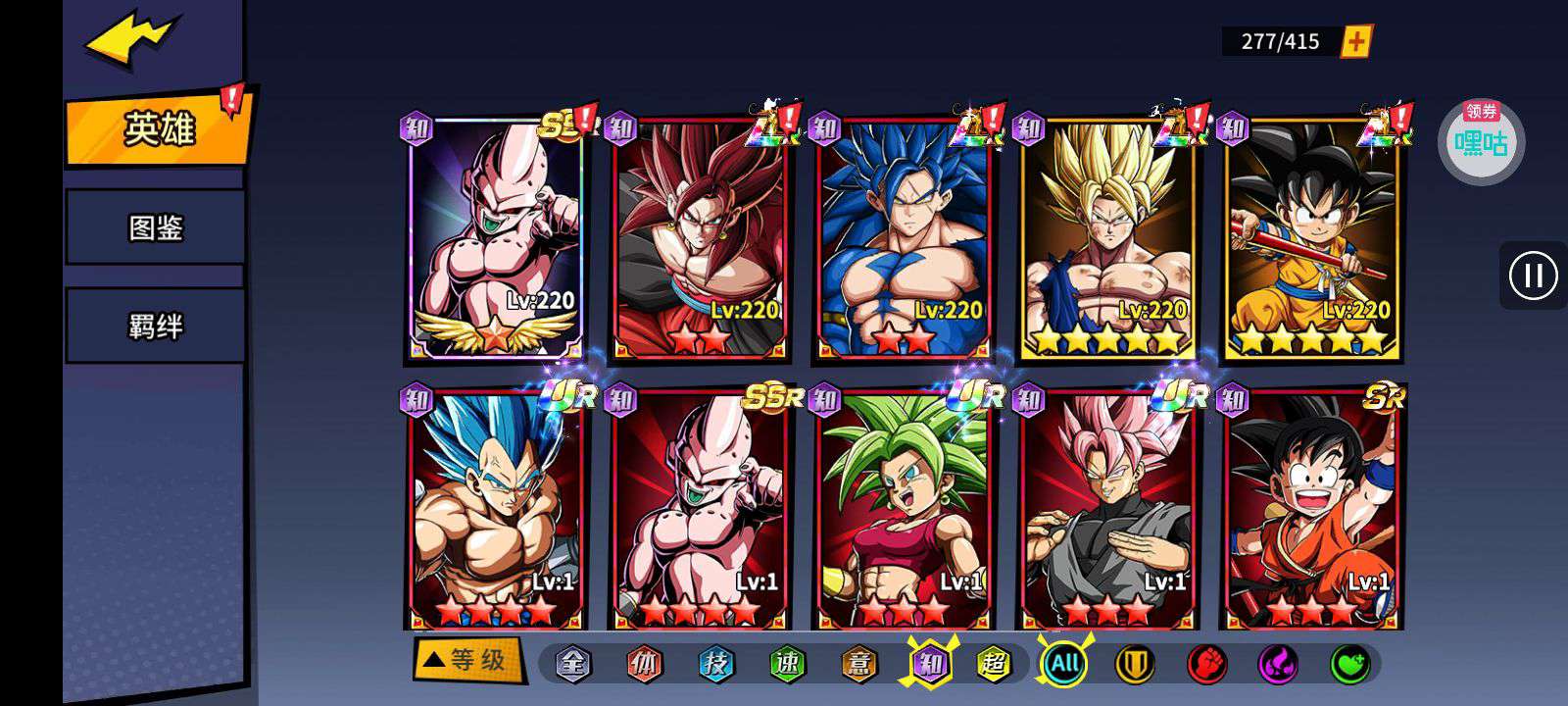1568x706 pixels.
Task: Show only green heart healer heroes
Action: 1349,664
